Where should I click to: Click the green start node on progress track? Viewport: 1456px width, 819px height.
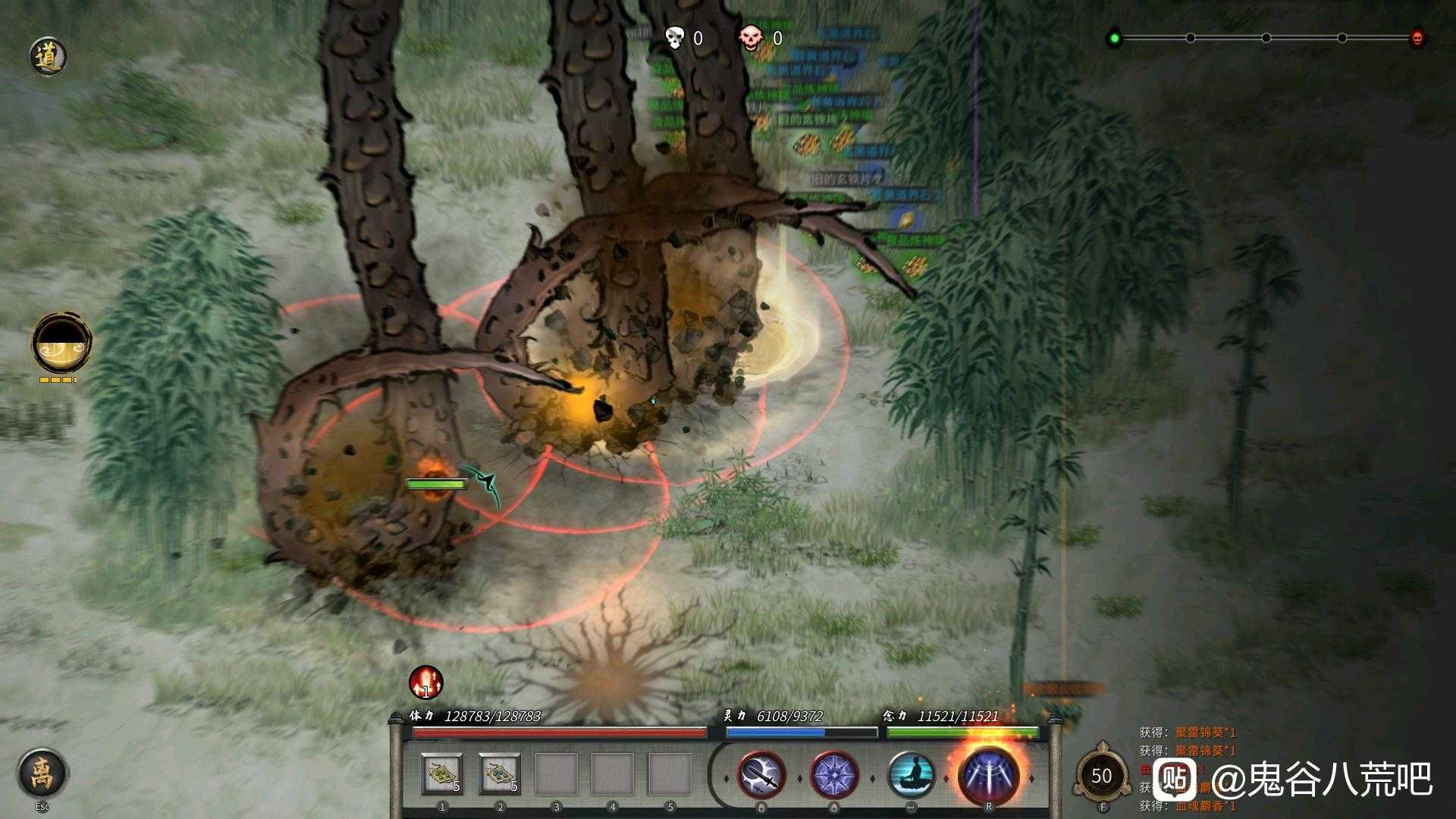tap(1114, 38)
